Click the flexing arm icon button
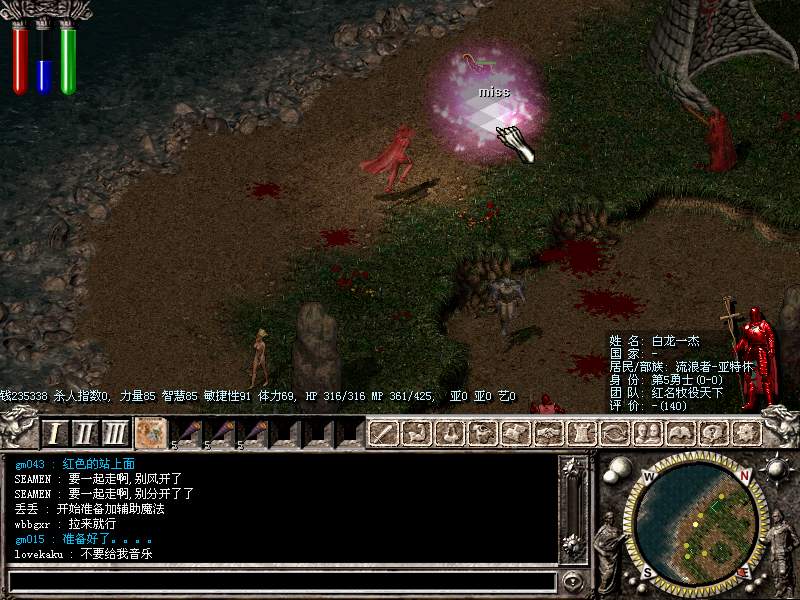800x600 pixels. [x=417, y=433]
